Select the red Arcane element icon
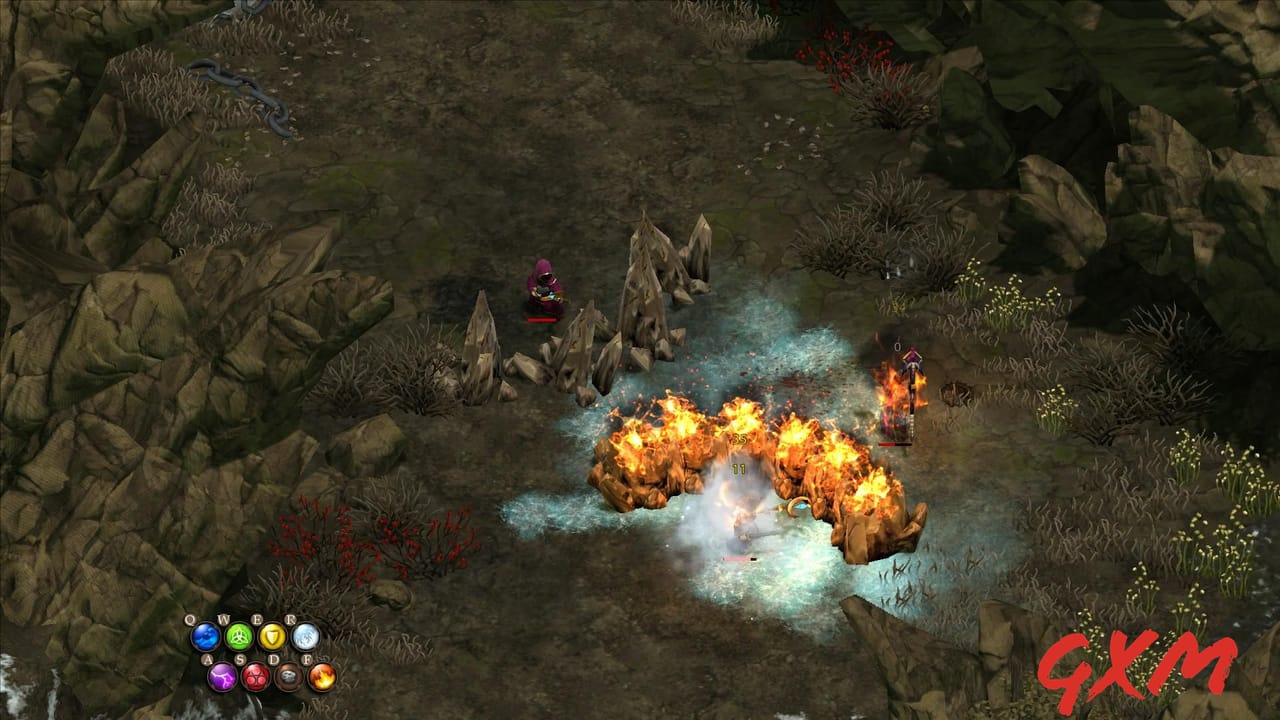The height and width of the screenshot is (720, 1280). [x=255, y=678]
